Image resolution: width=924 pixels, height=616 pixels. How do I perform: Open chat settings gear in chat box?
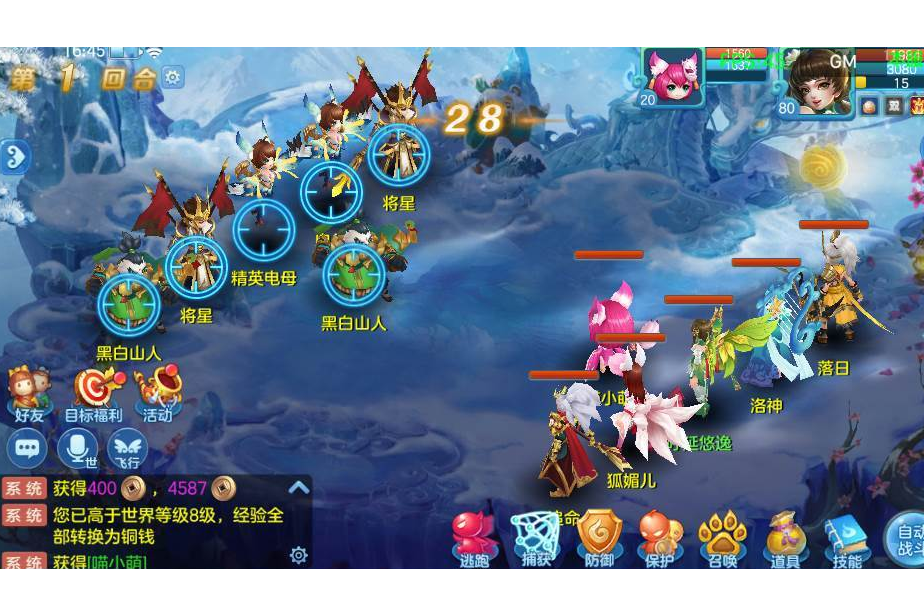(x=298, y=555)
